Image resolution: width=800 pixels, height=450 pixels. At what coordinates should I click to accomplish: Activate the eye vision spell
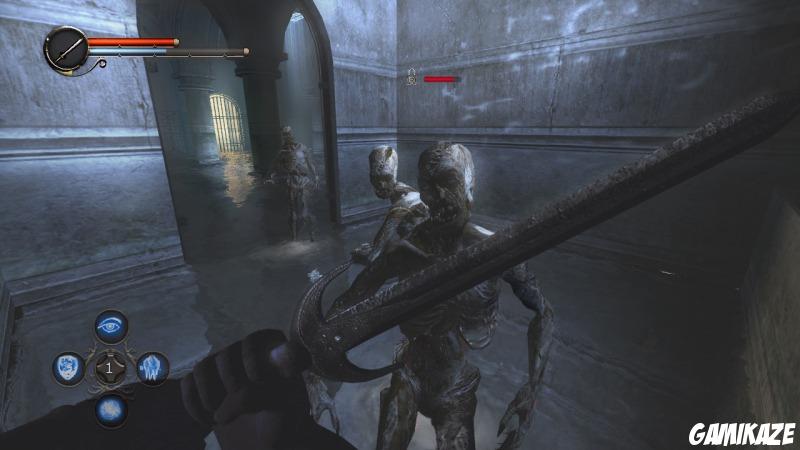pos(110,326)
